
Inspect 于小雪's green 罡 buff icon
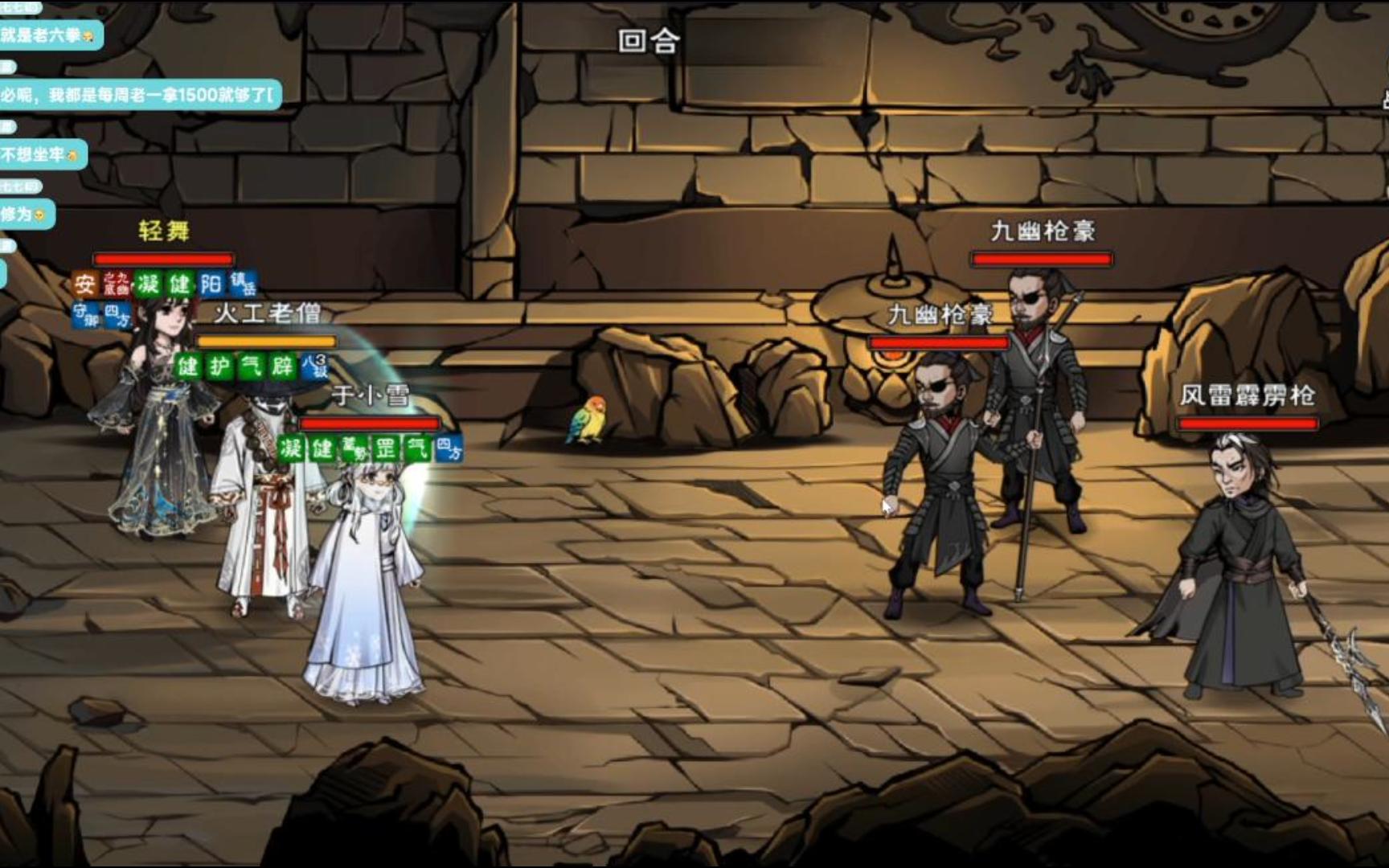[386, 448]
